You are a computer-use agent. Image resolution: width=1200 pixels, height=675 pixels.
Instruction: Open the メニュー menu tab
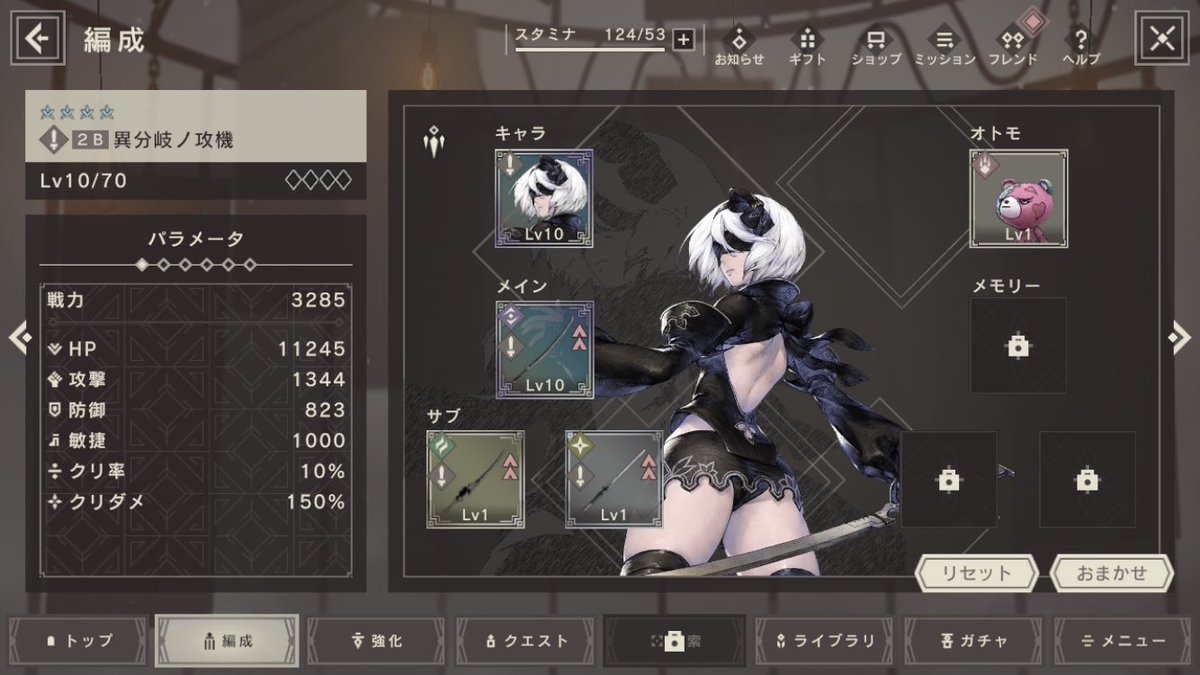point(1124,641)
